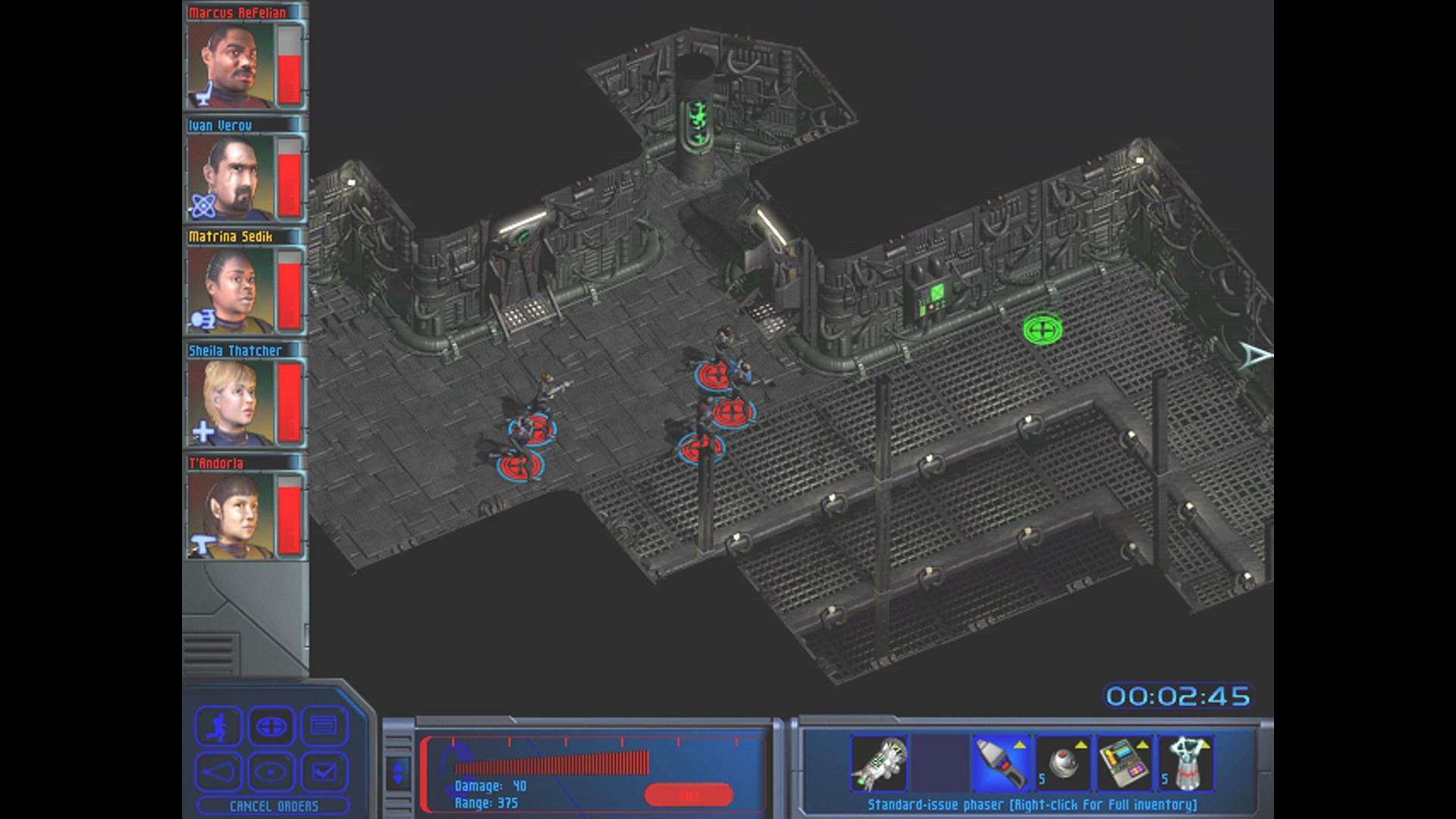The image size is (1456, 819).
Task: Click the yellow arrow on the grenade slot
Action: [1082, 744]
